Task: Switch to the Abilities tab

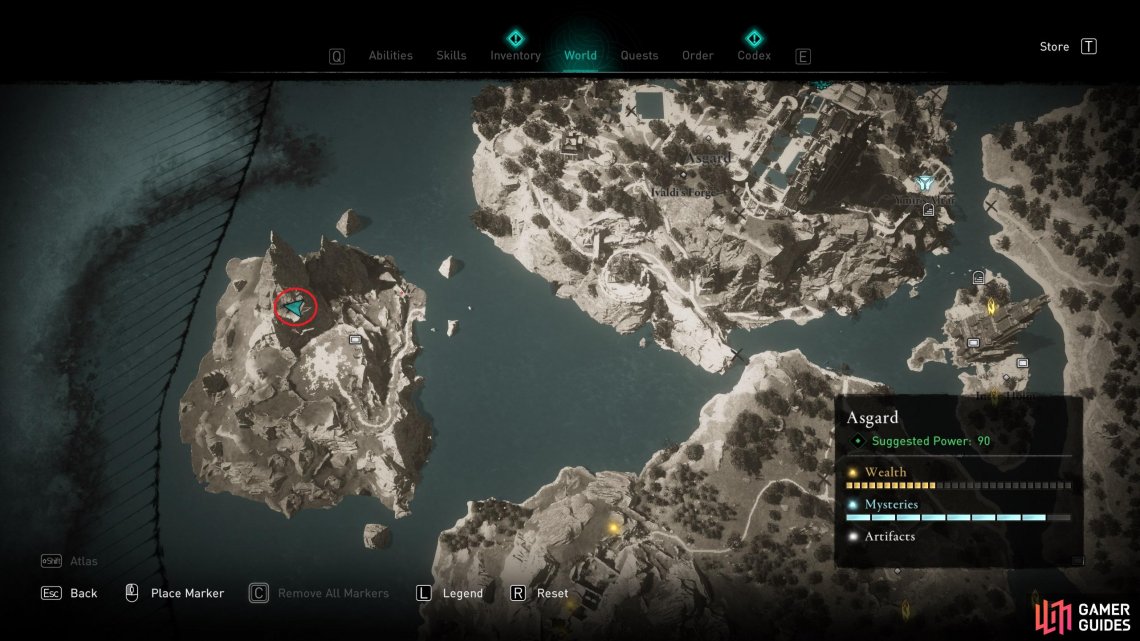Action: (390, 56)
